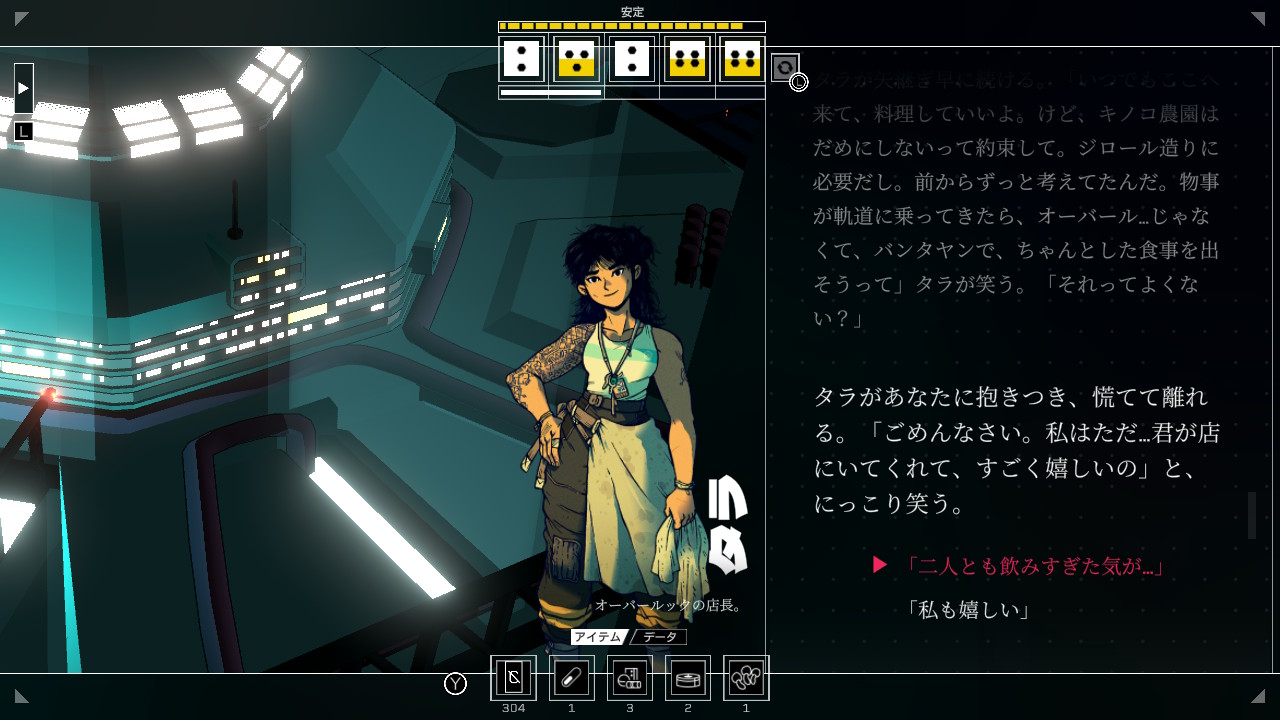Select the mushrooms item at the inventory bar's end
Image resolution: width=1280 pixels, height=720 pixels.
tap(745, 678)
